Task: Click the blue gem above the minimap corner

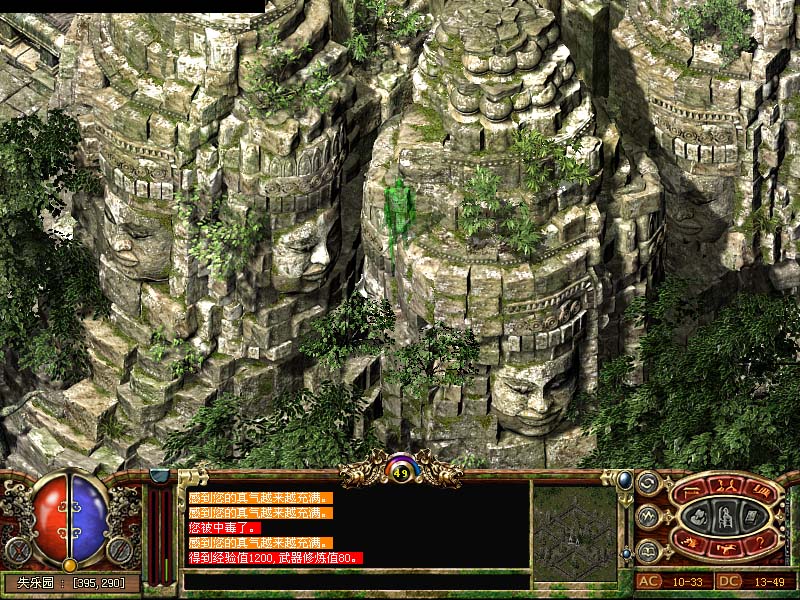Action: pyautogui.click(x=625, y=478)
